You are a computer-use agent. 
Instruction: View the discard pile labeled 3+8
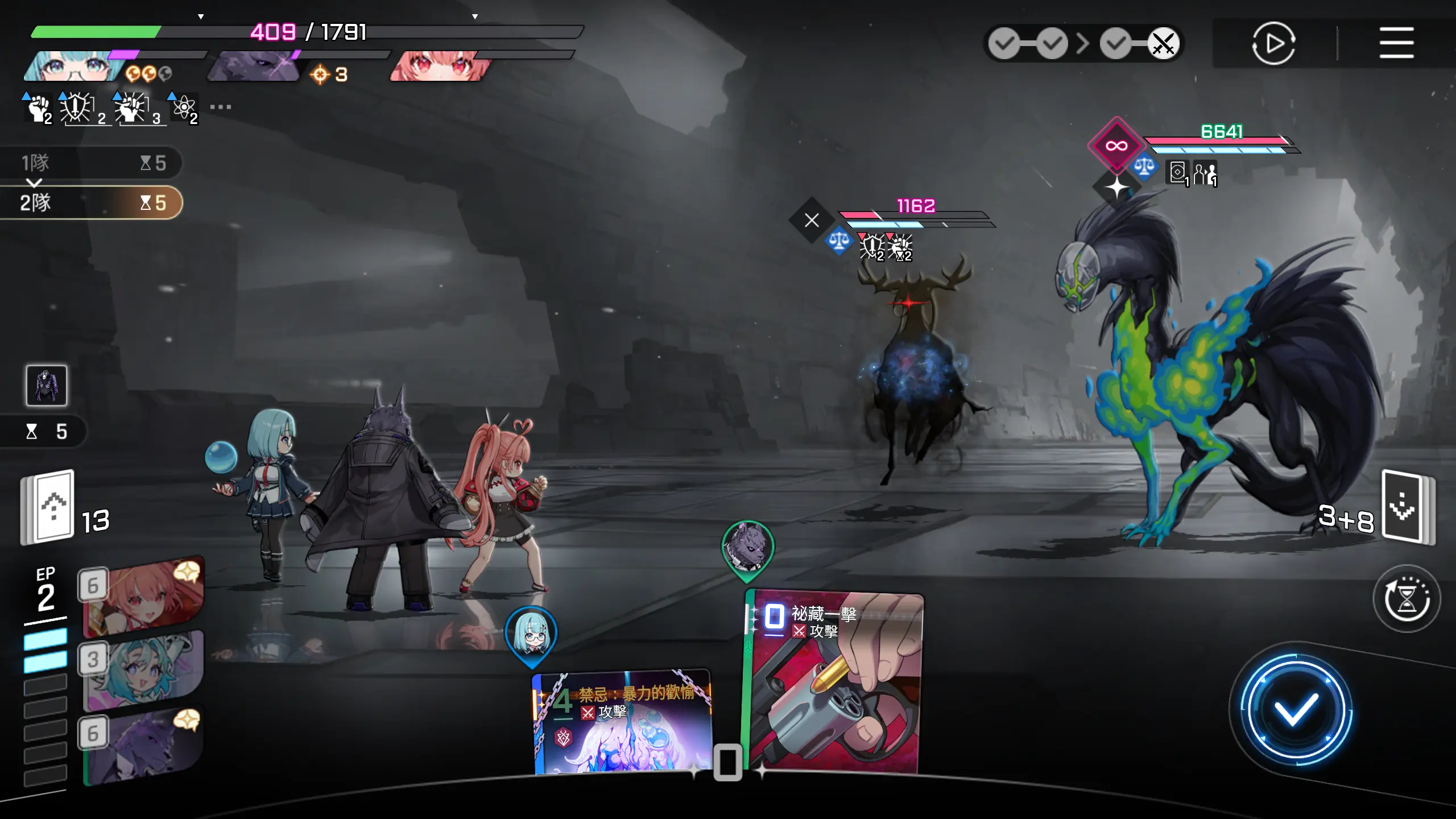click(x=1407, y=508)
